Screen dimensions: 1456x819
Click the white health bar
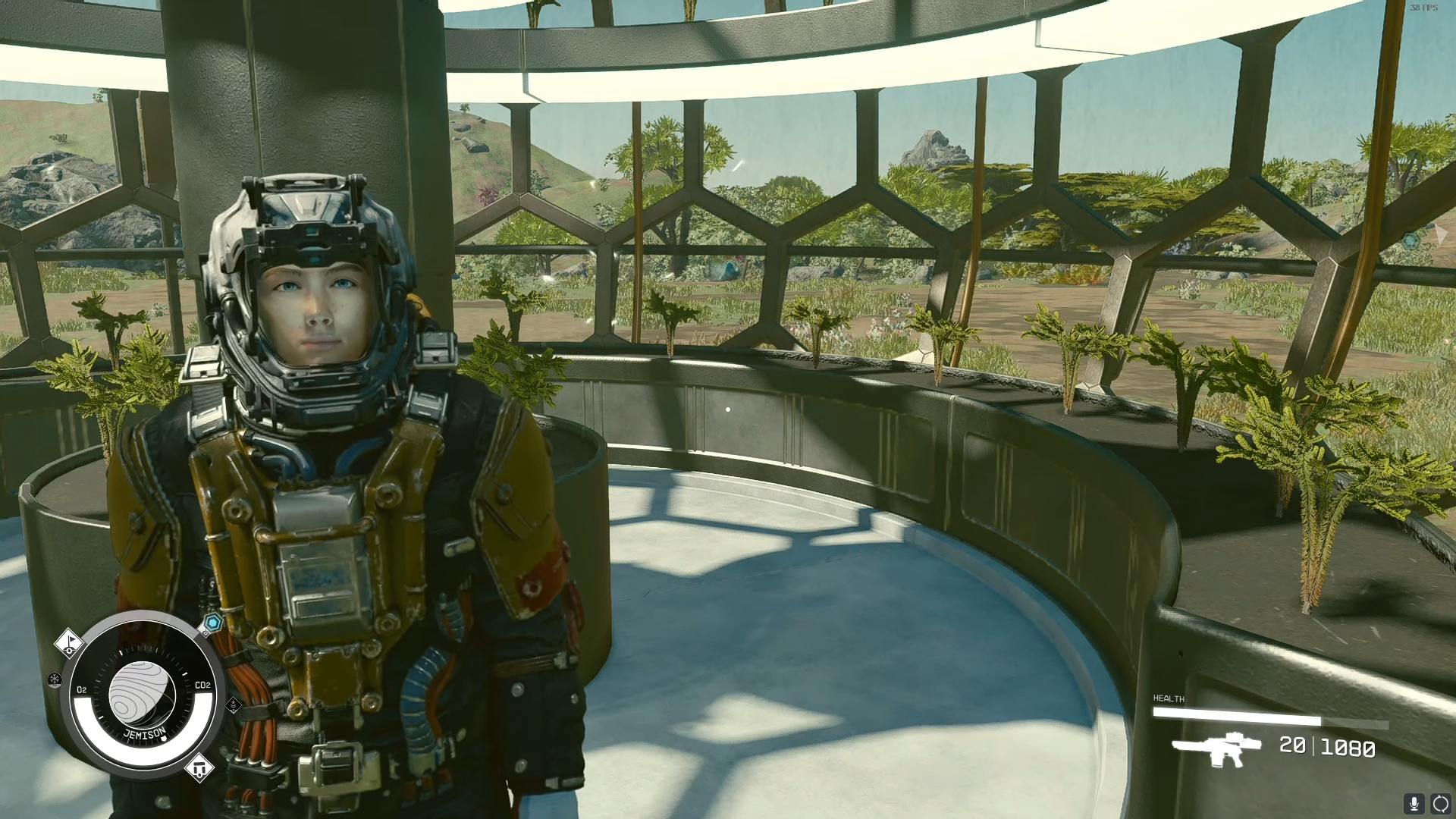coord(1237,716)
